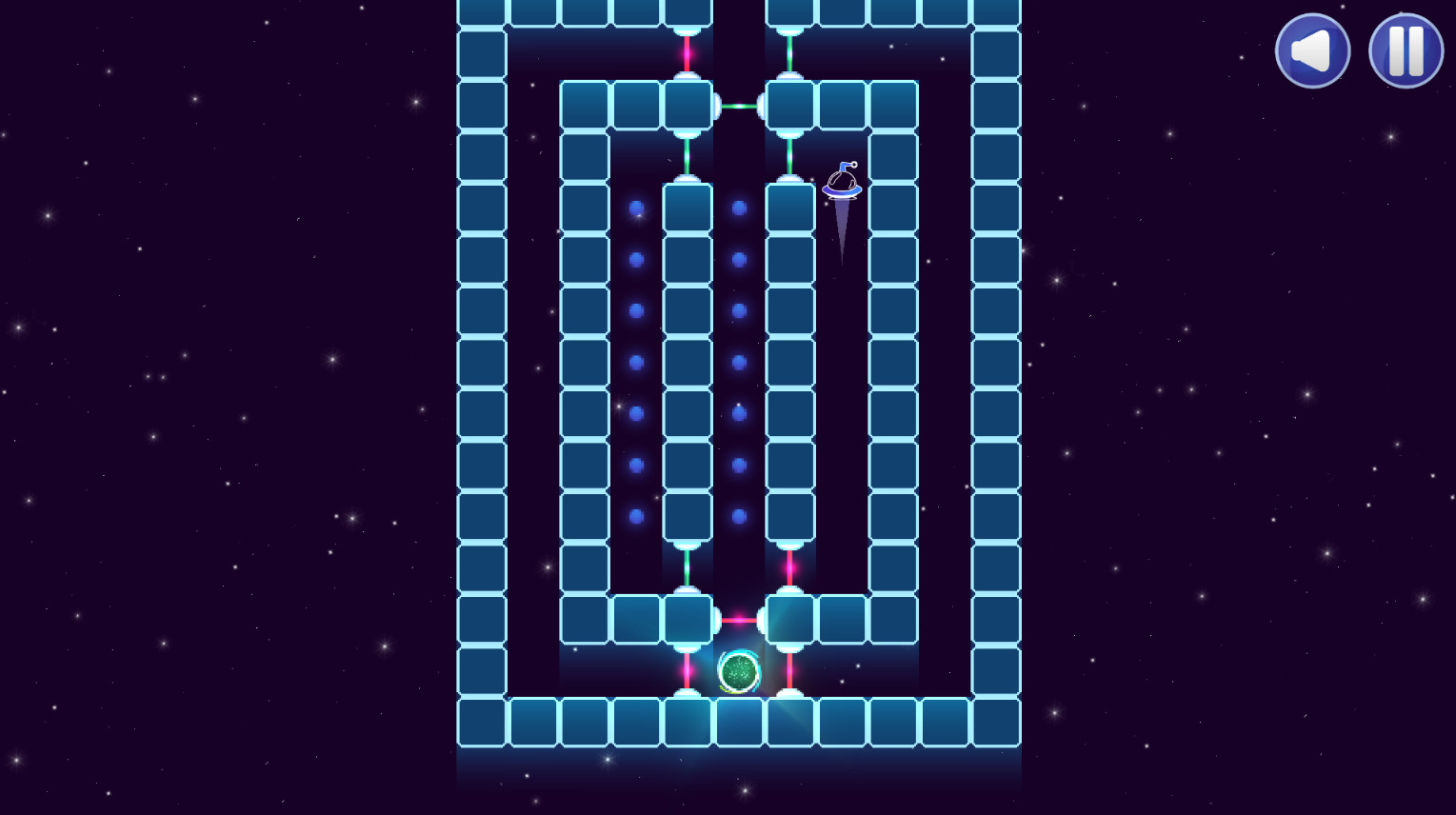Click the bottom blue dot in right column

point(737,516)
